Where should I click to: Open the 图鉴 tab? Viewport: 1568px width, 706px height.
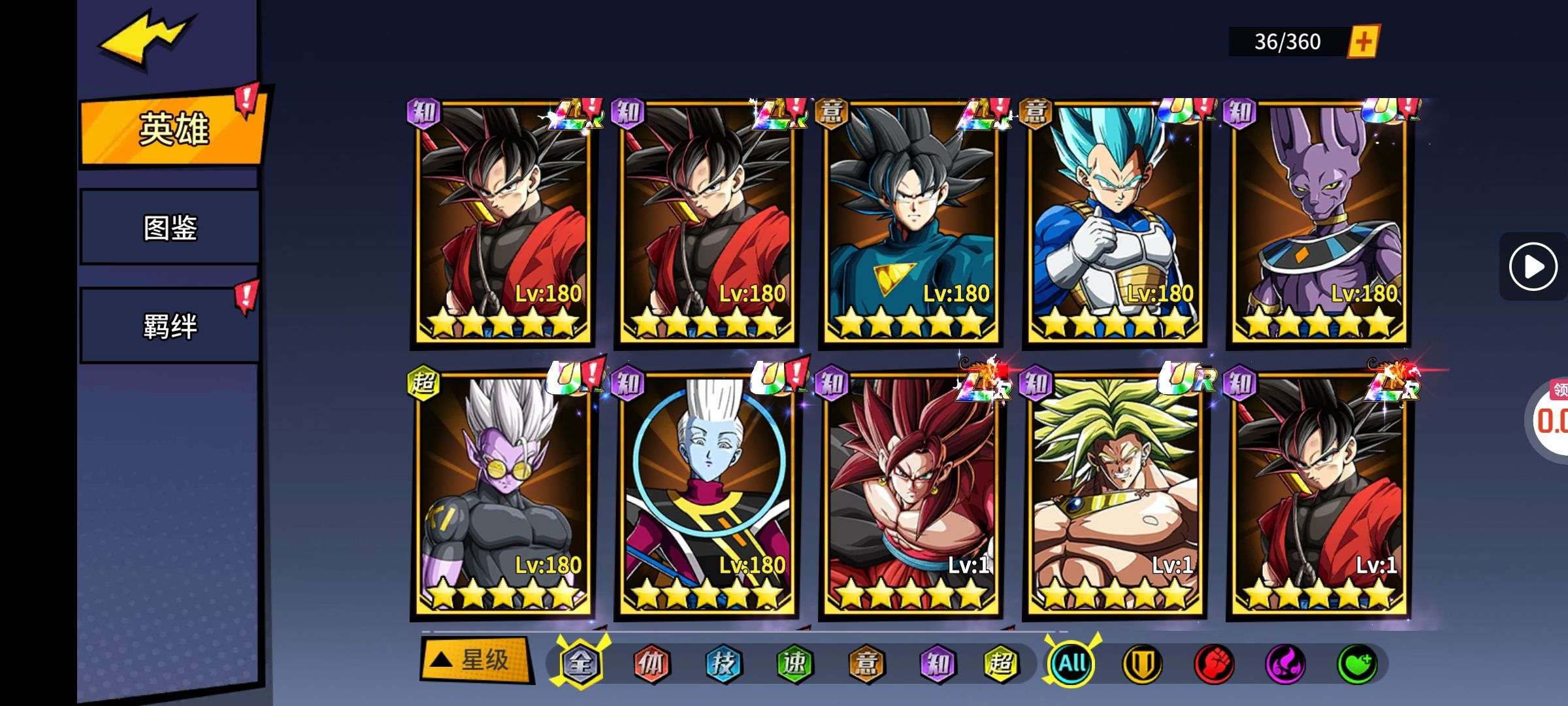tap(170, 227)
